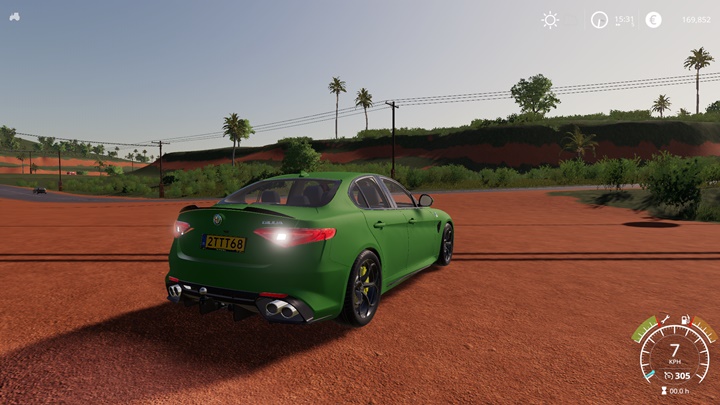
Task: Open the sunny weather forecast icon
Action: (550, 19)
